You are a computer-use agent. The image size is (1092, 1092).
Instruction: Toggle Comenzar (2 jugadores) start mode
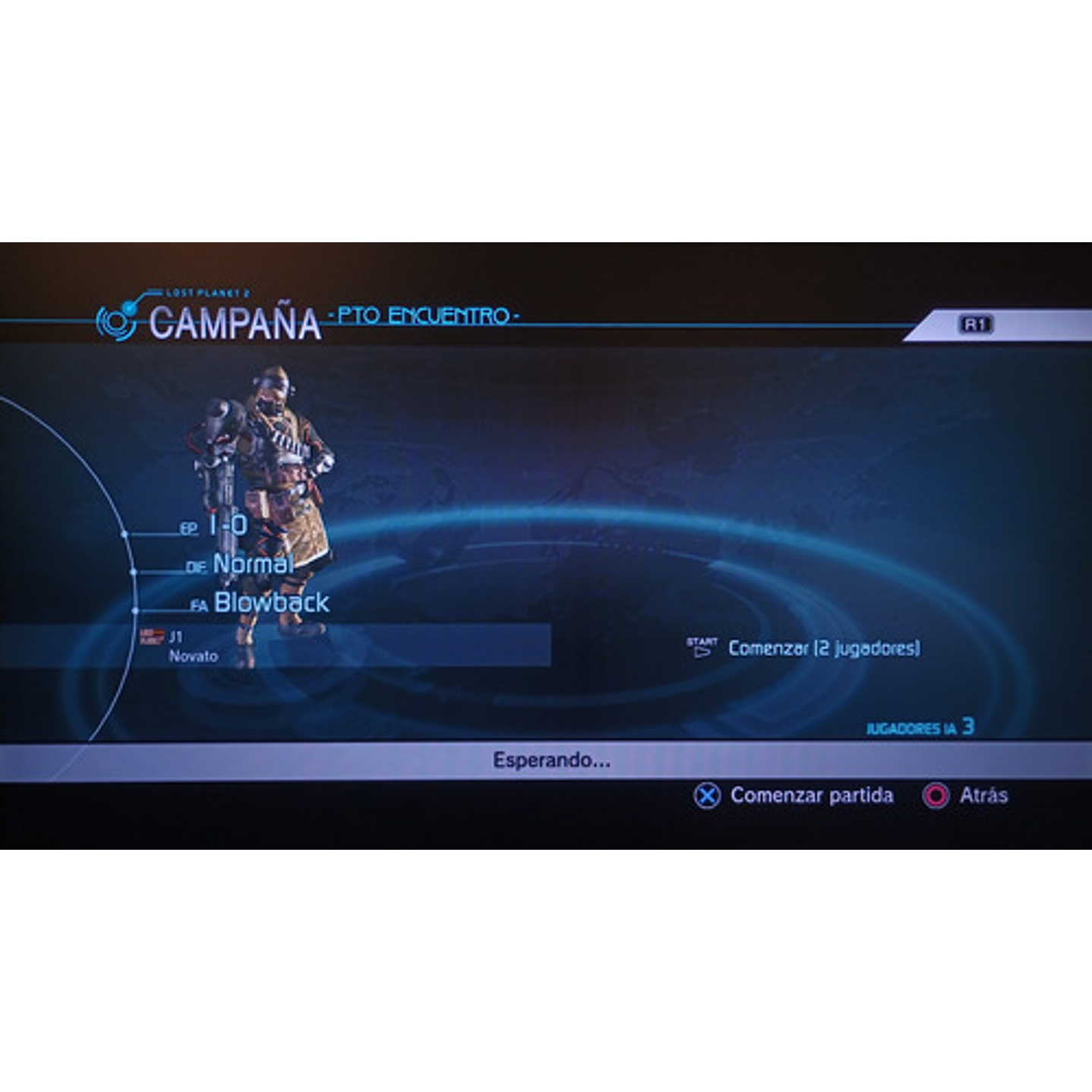point(824,647)
